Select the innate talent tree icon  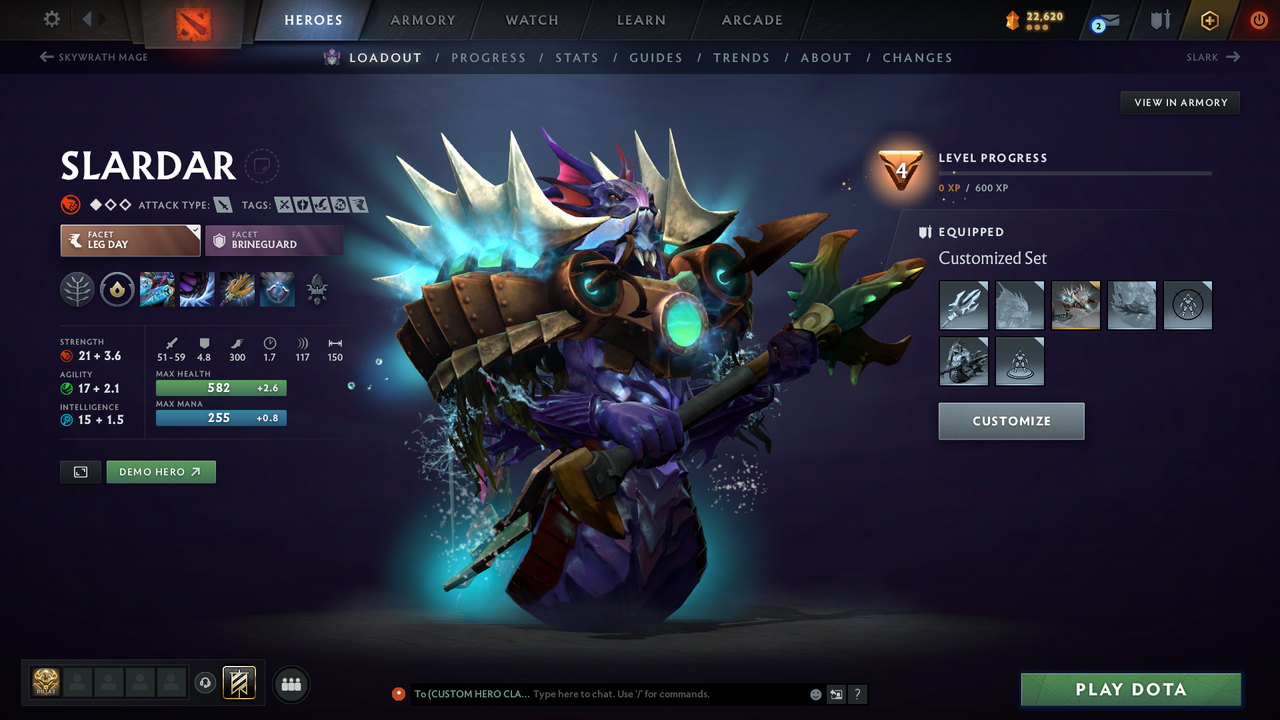click(77, 290)
